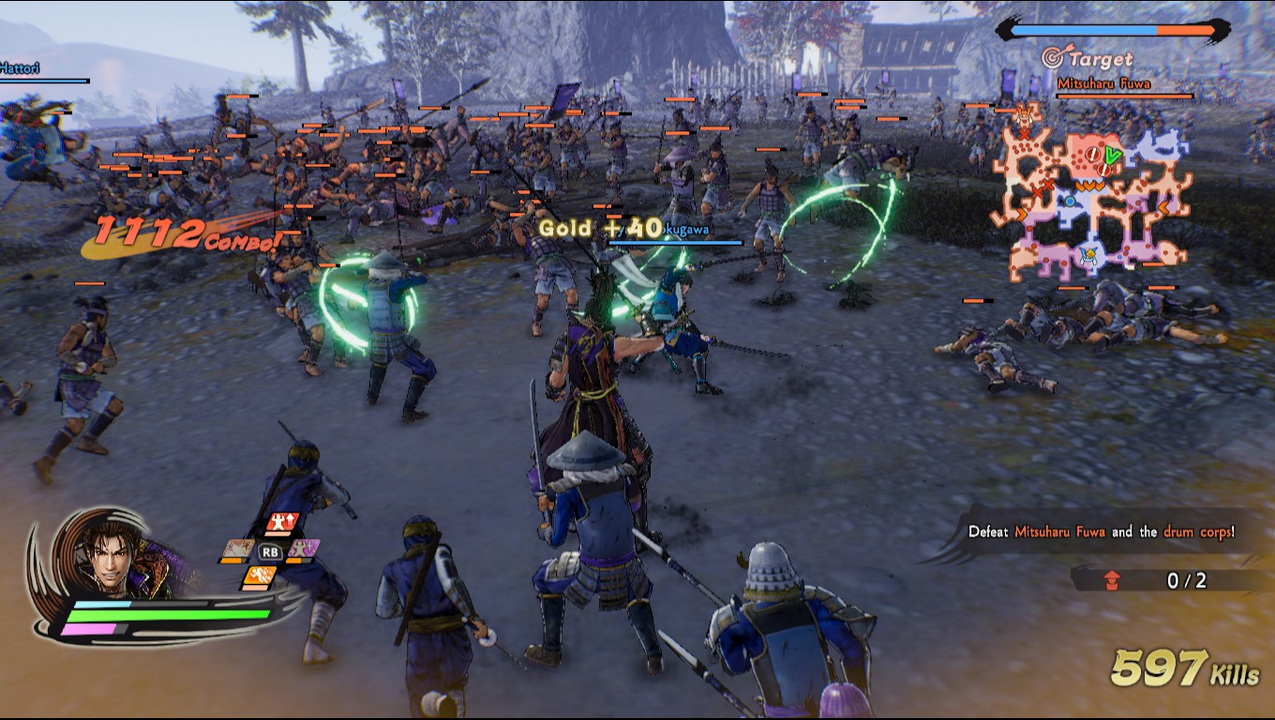Select the green player arrow on minimap
Screen dimensions: 1275x720
point(1112,154)
